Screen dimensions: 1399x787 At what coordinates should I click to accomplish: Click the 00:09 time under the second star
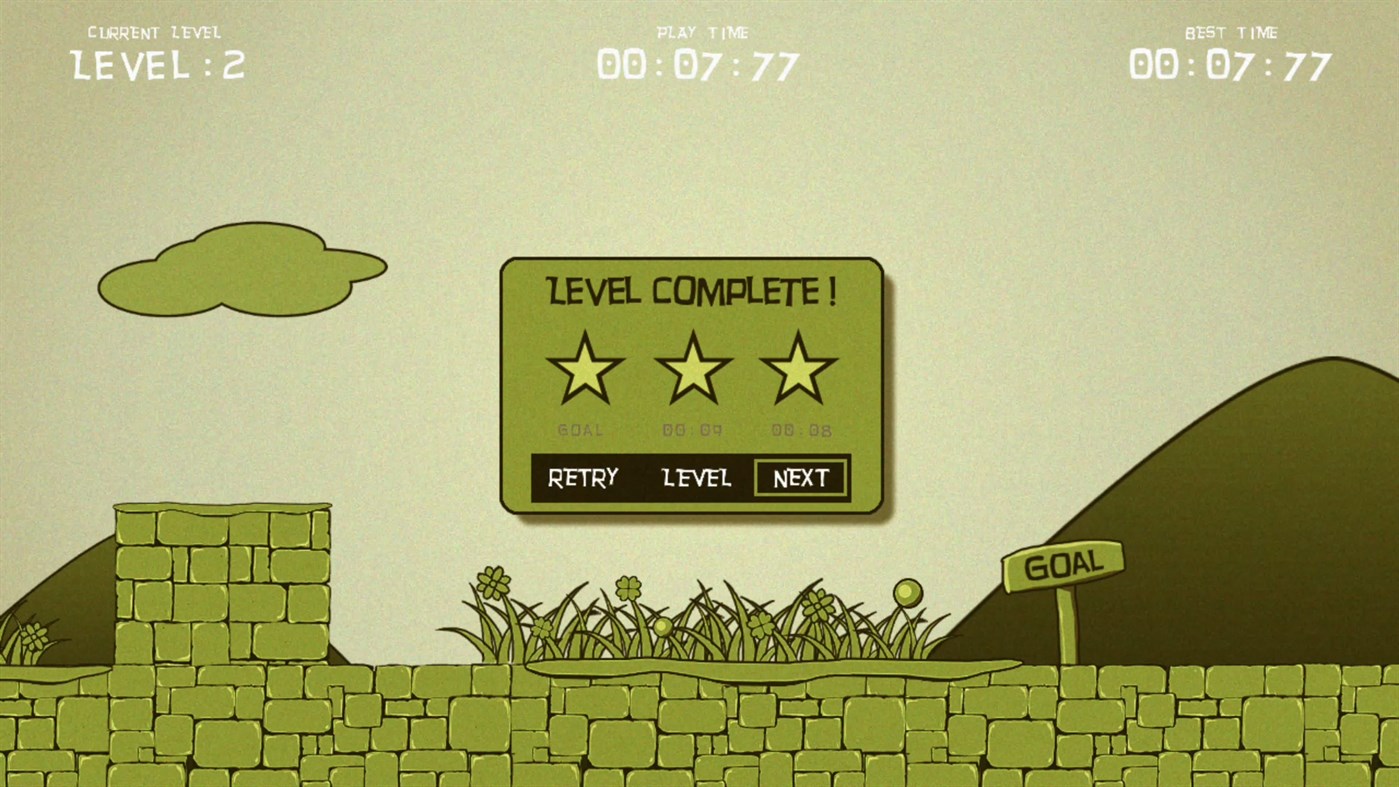coord(691,430)
